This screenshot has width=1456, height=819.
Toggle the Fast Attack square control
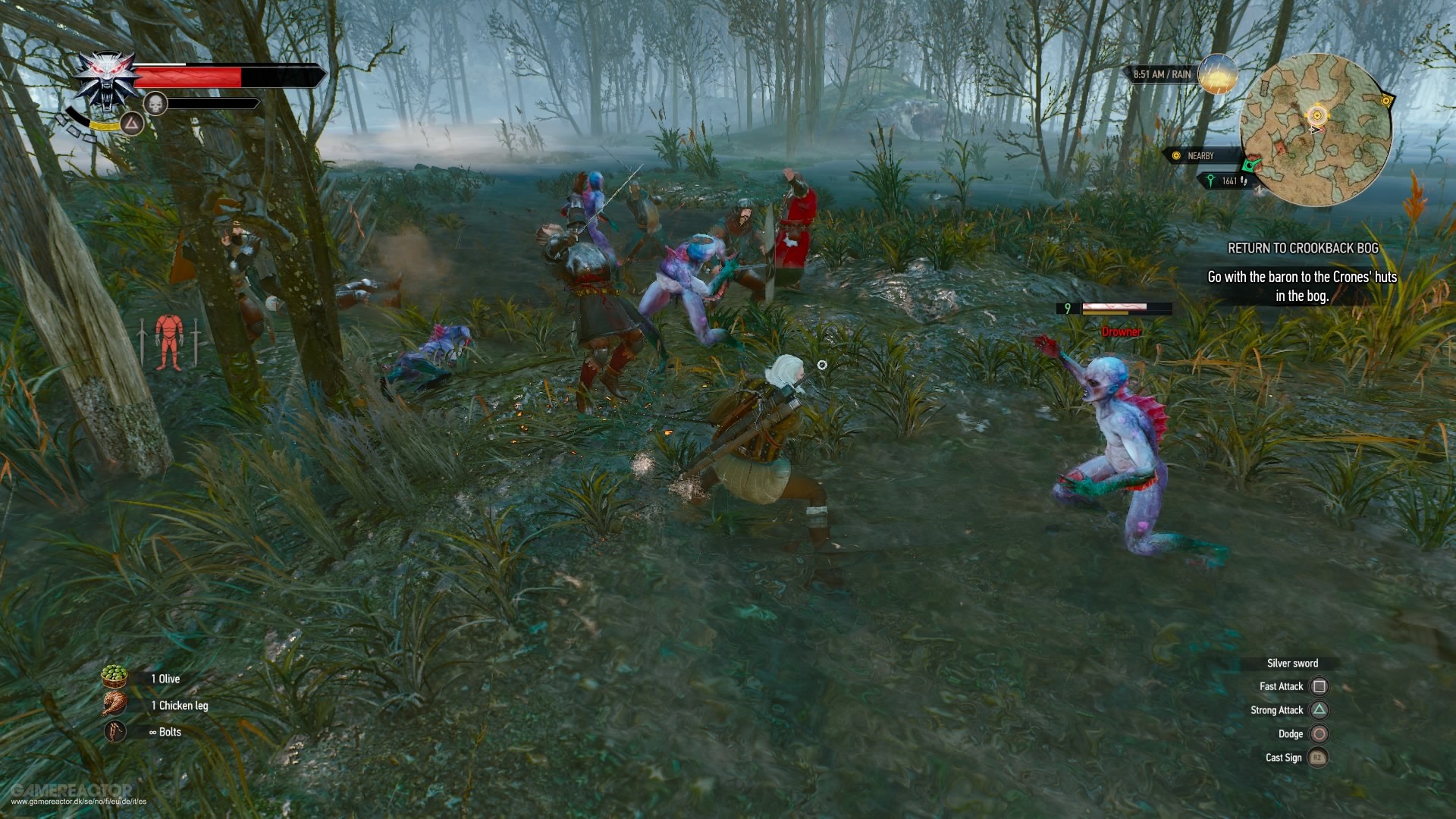click(1319, 686)
